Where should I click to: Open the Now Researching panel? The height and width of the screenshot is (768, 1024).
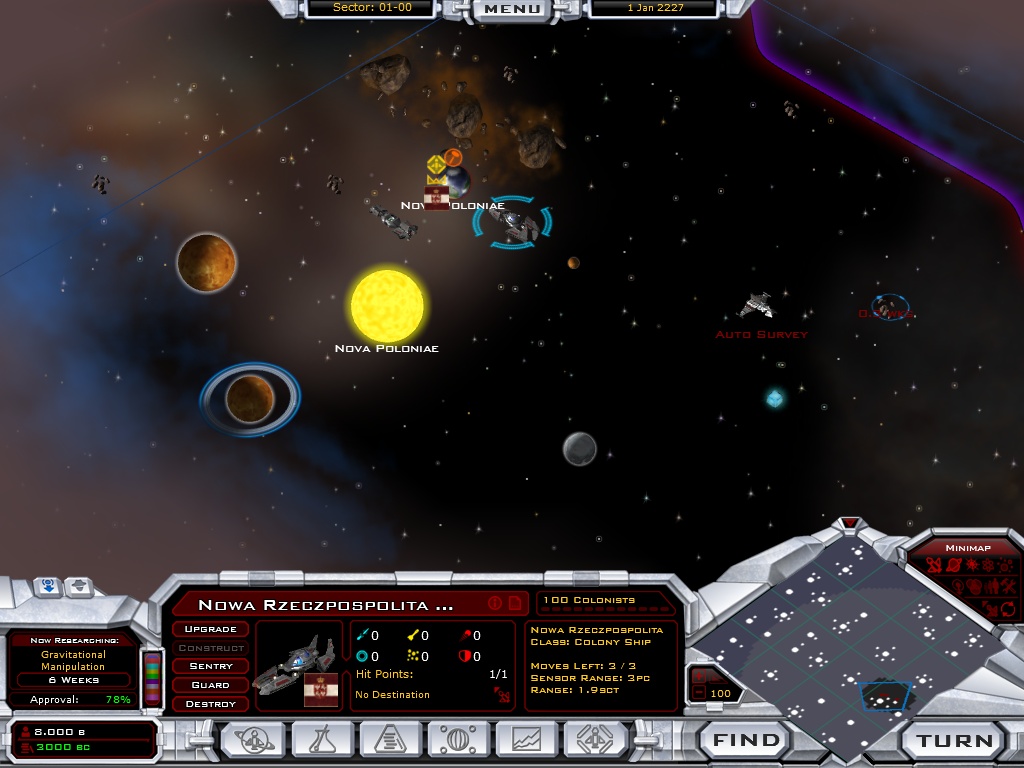[74, 660]
